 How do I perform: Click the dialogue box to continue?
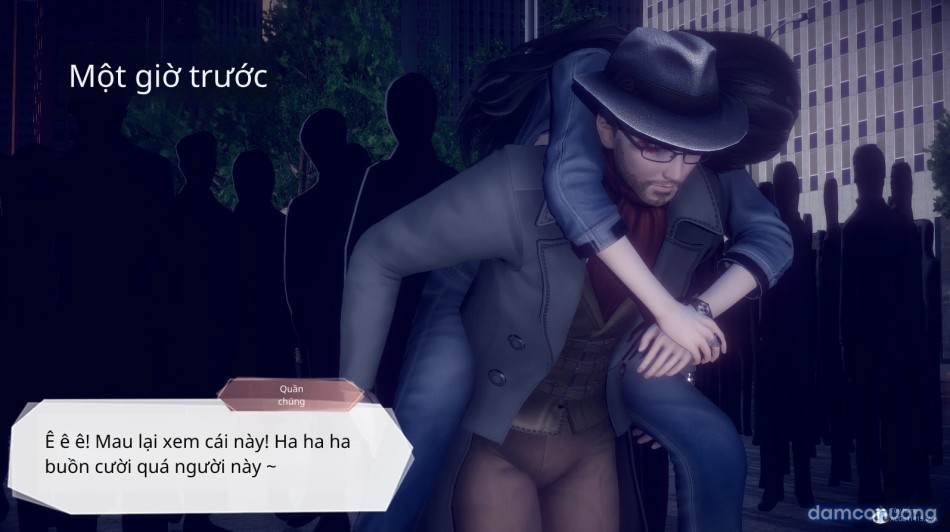[208, 454]
